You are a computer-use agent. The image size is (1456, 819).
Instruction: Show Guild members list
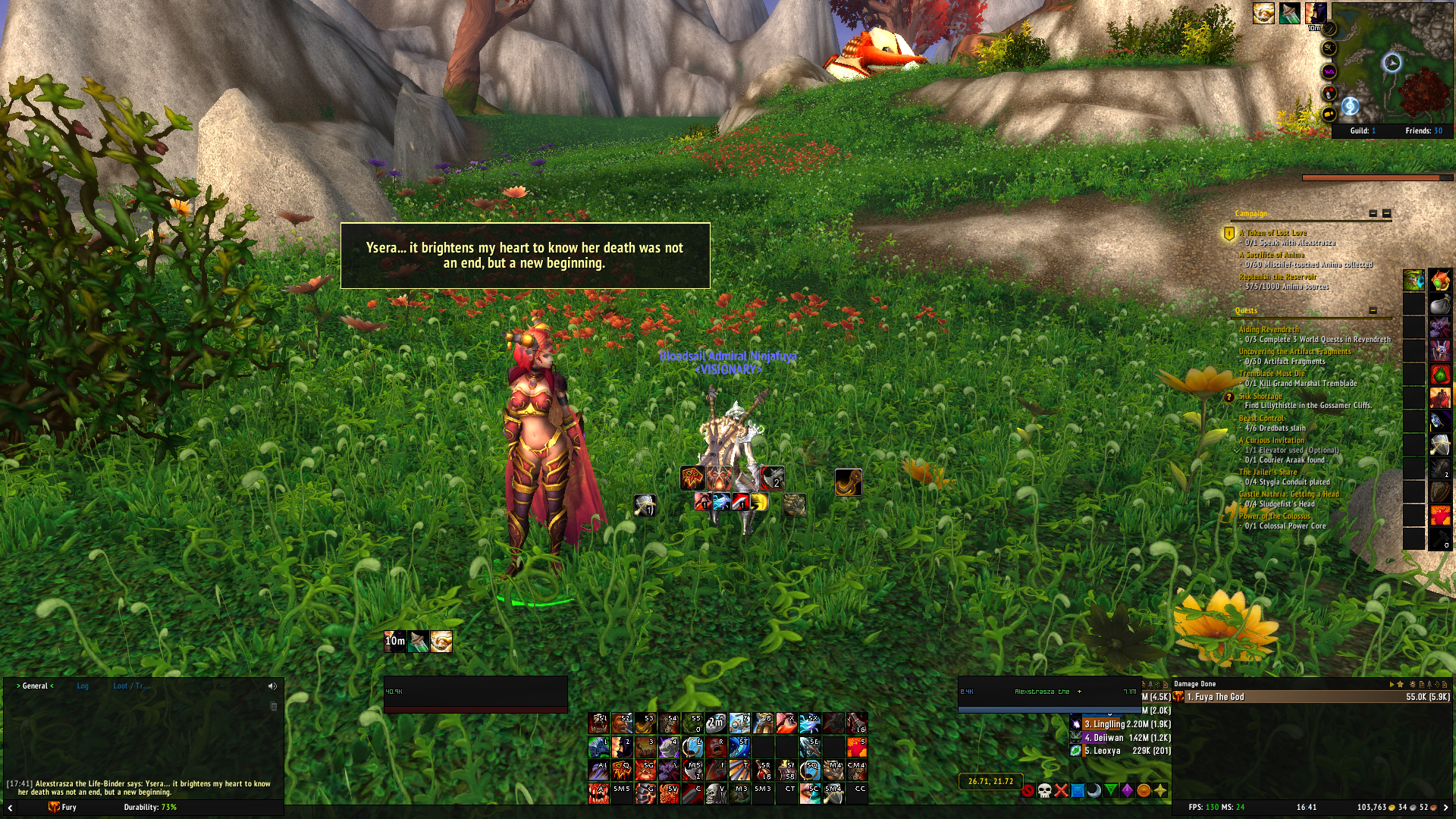click(x=1362, y=131)
